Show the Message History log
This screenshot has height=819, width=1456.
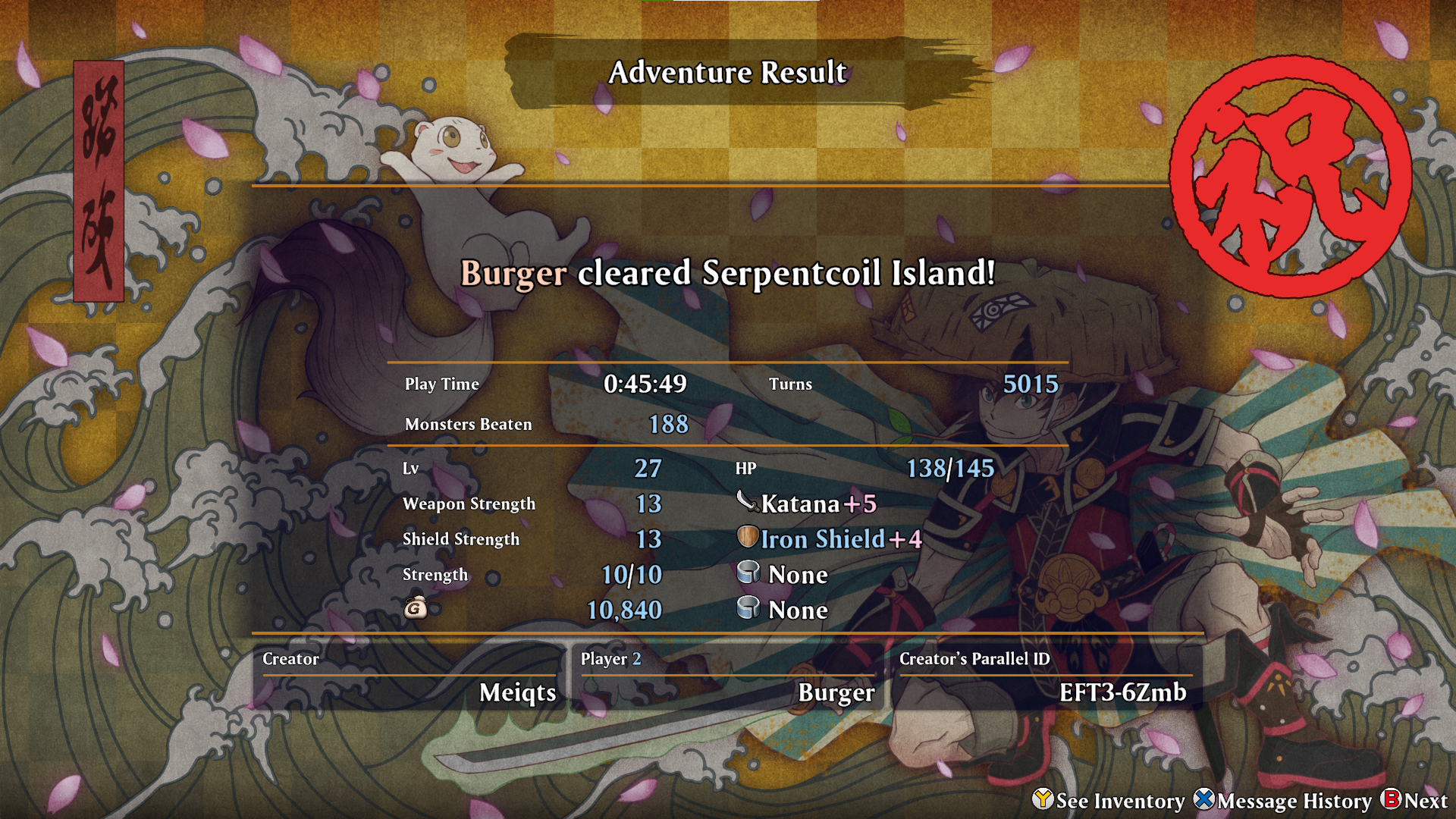[x=1283, y=801]
